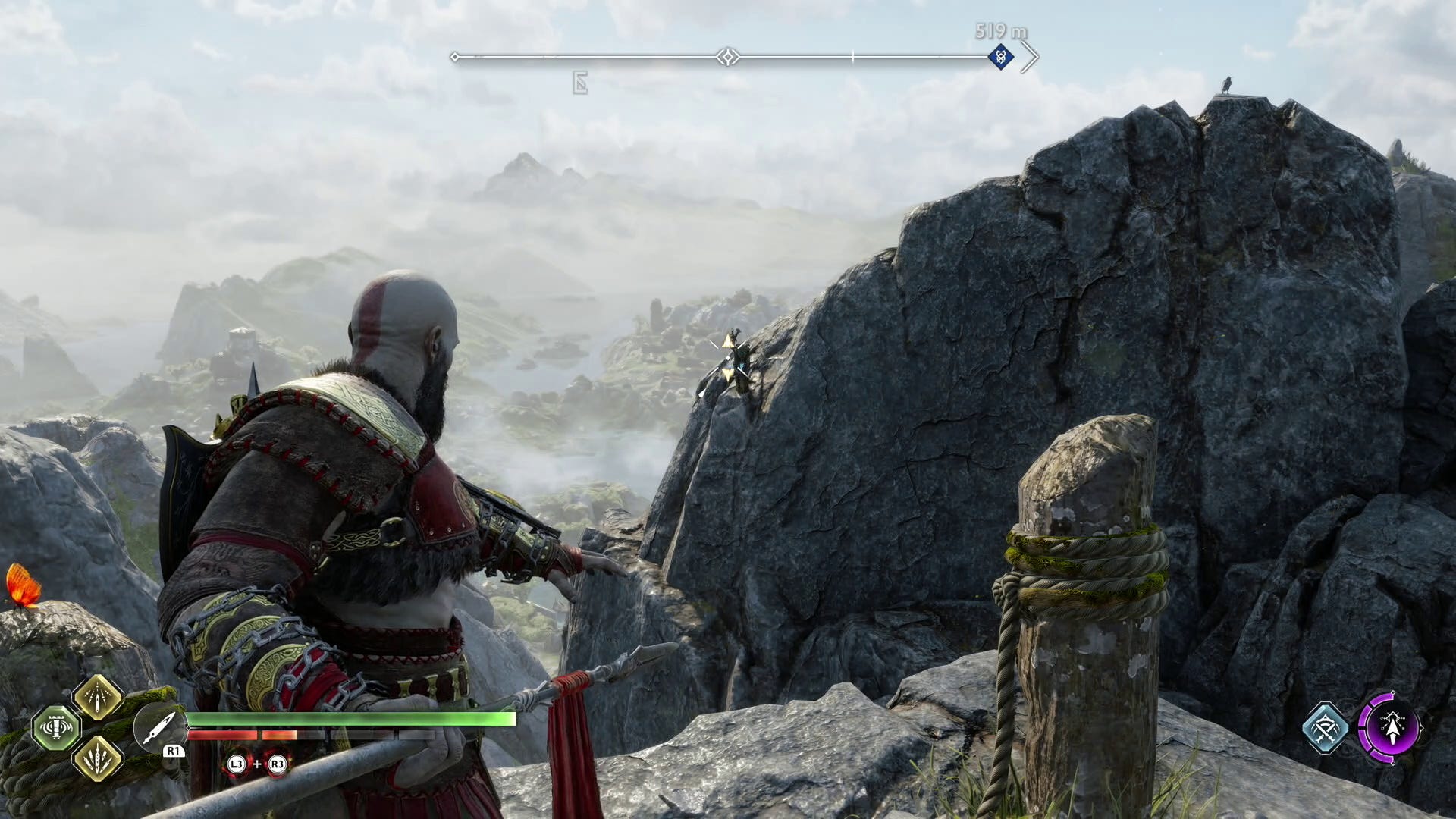1456x819 pixels.
Task: Click the white tick mark on the compass bar
Action: click(x=853, y=55)
